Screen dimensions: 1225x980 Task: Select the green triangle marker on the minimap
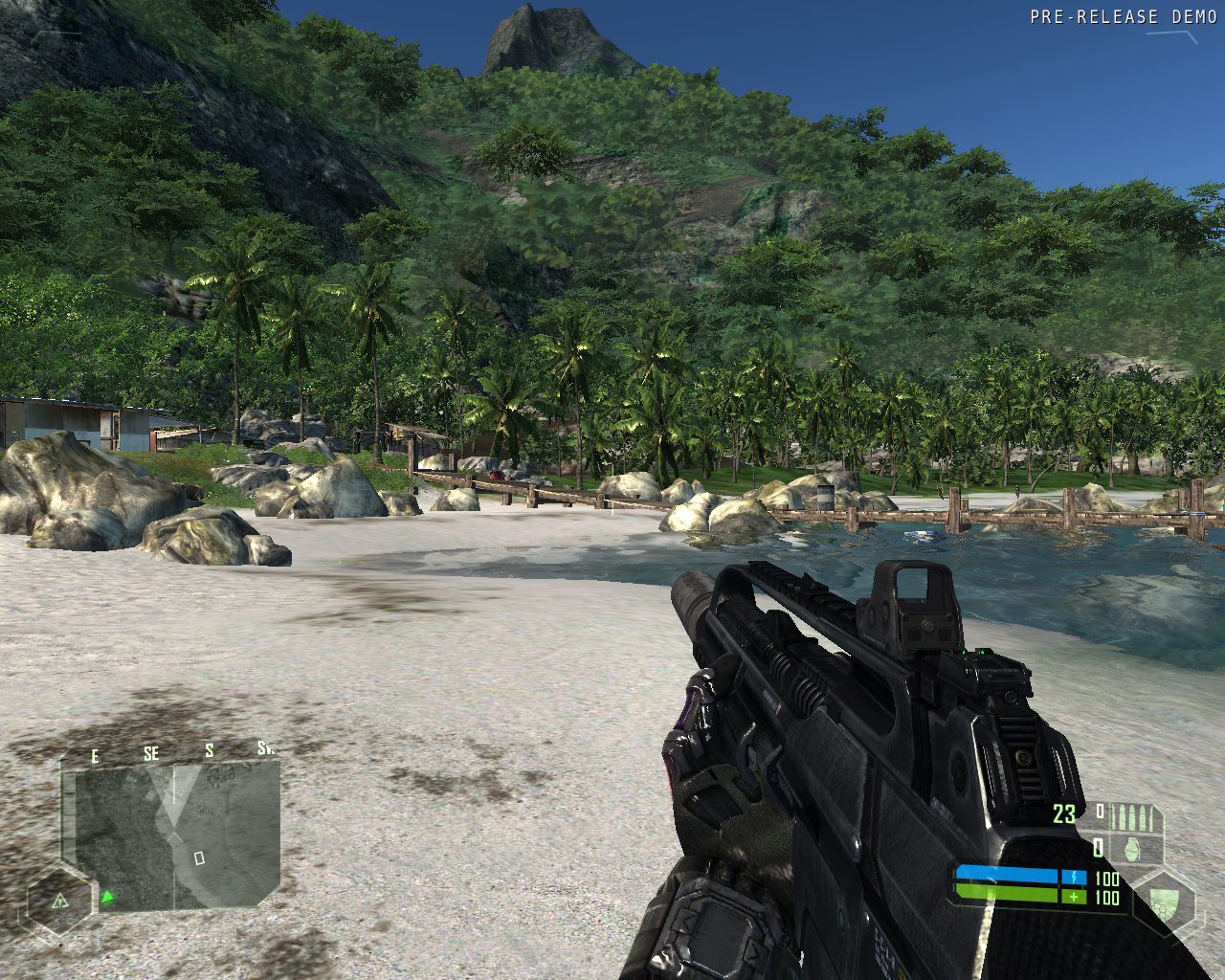[x=108, y=897]
